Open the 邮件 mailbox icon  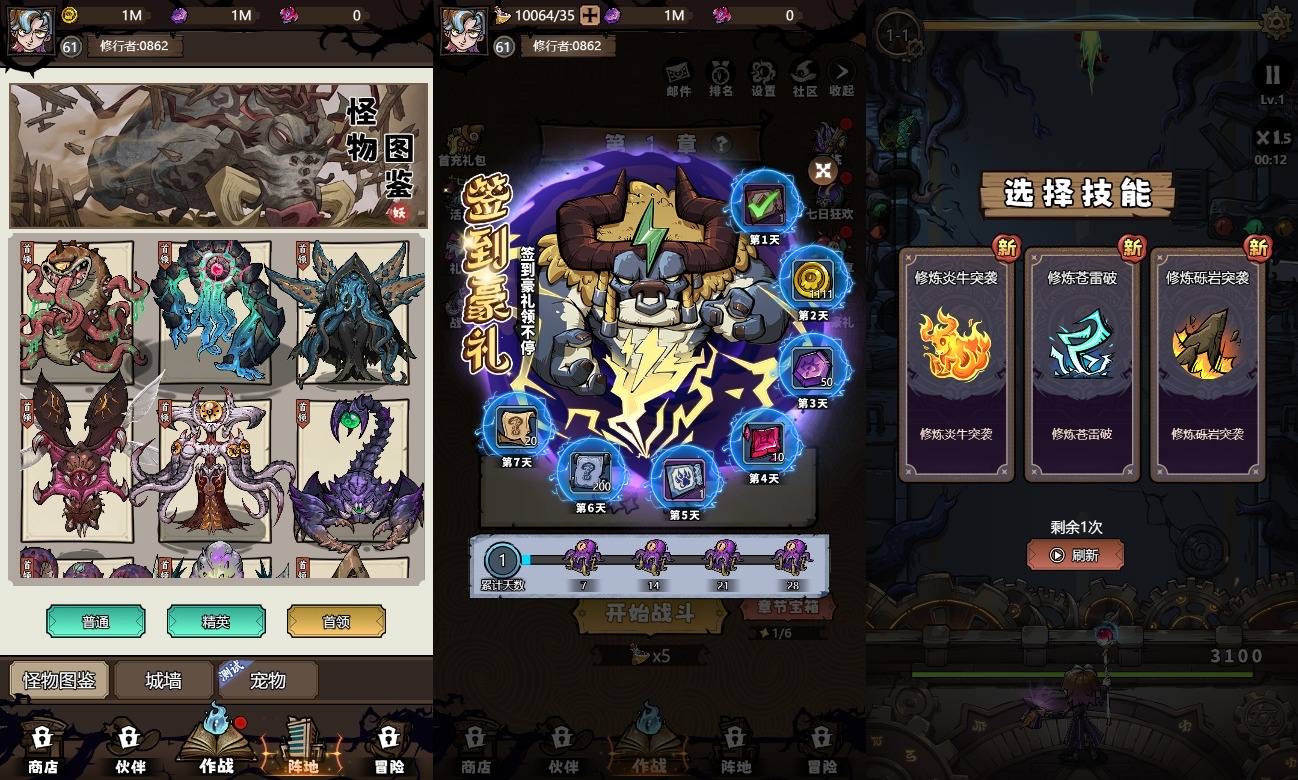coord(678,77)
